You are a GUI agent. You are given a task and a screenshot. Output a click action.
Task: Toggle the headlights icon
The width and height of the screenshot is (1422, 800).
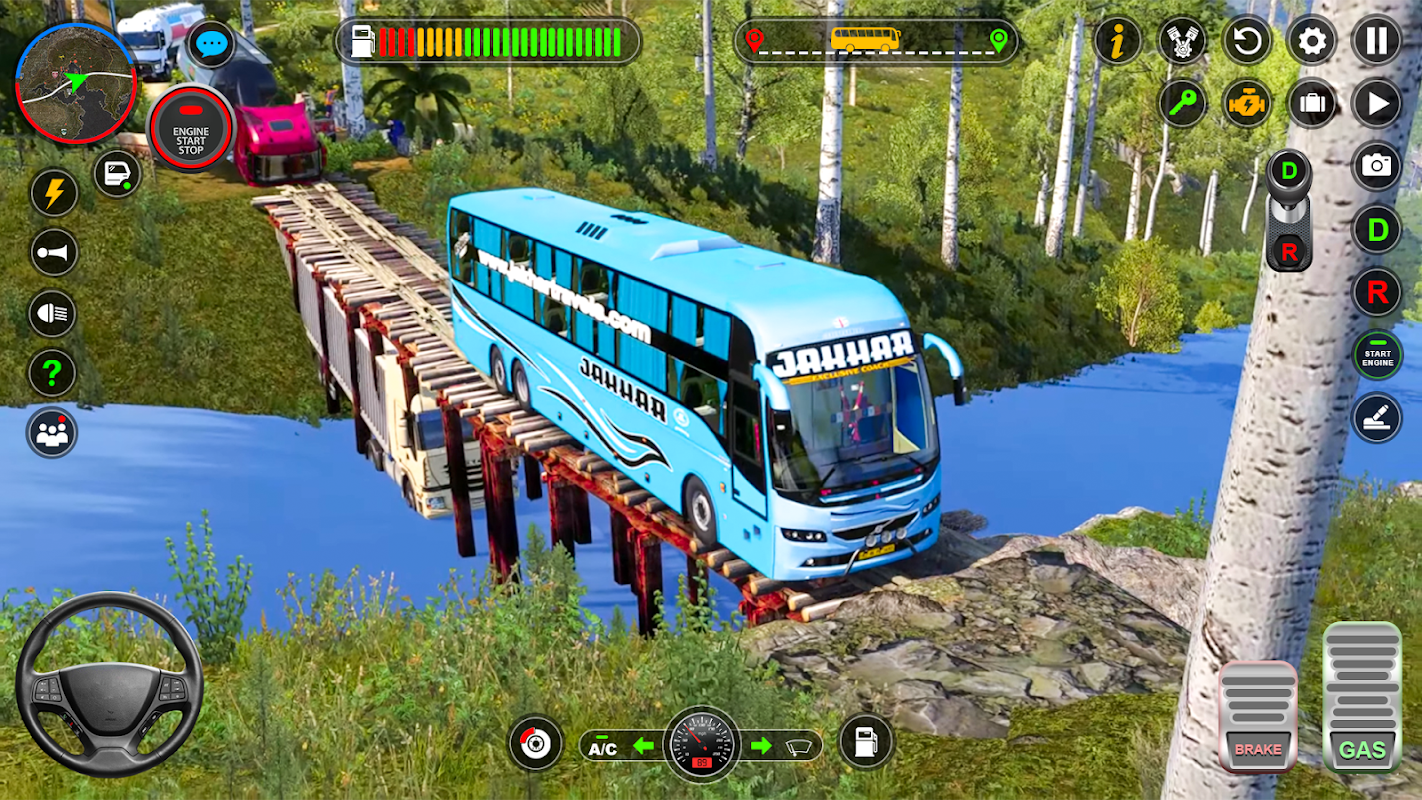53,313
